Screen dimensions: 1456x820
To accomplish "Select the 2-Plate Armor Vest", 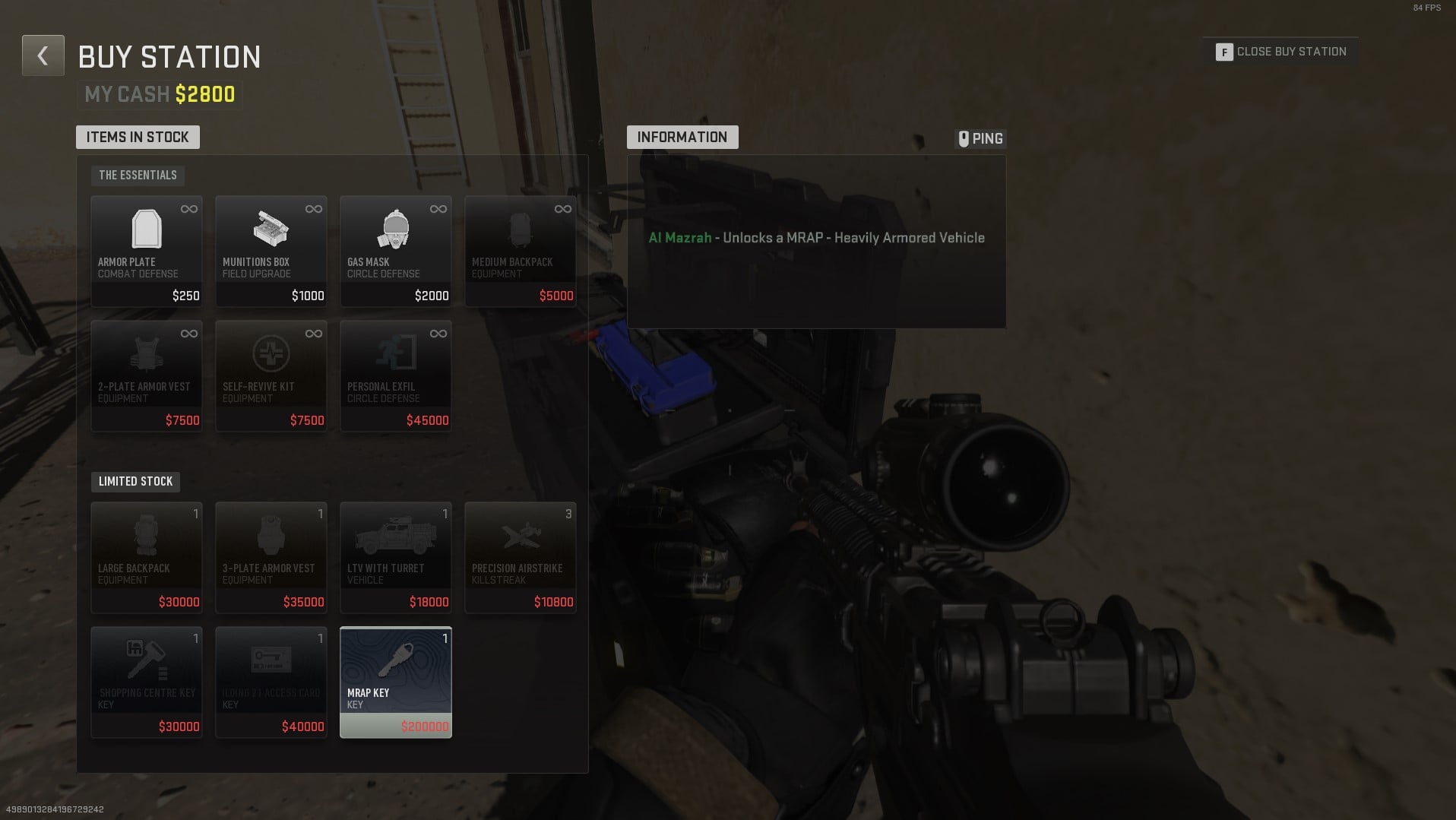I will [x=146, y=375].
